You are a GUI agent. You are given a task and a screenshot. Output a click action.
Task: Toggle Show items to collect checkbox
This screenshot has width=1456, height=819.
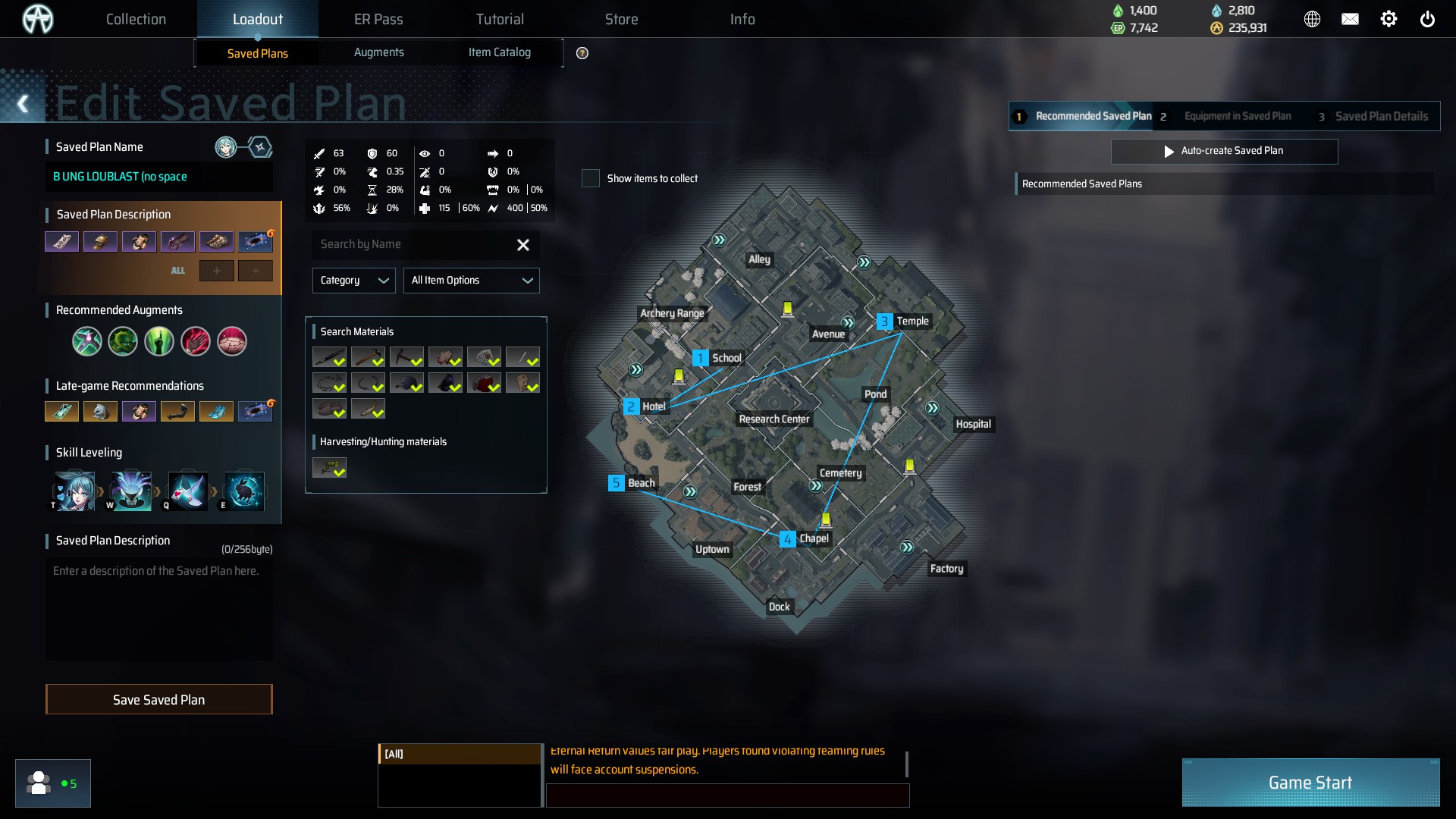pyautogui.click(x=591, y=178)
